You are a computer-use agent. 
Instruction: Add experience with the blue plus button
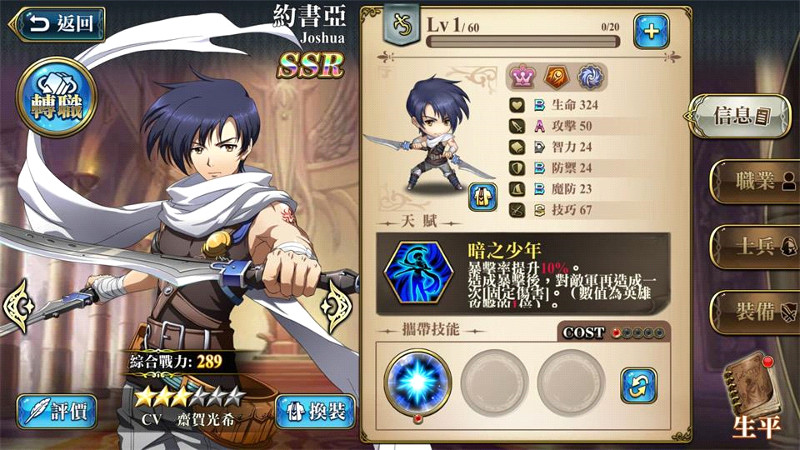click(651, 31)
